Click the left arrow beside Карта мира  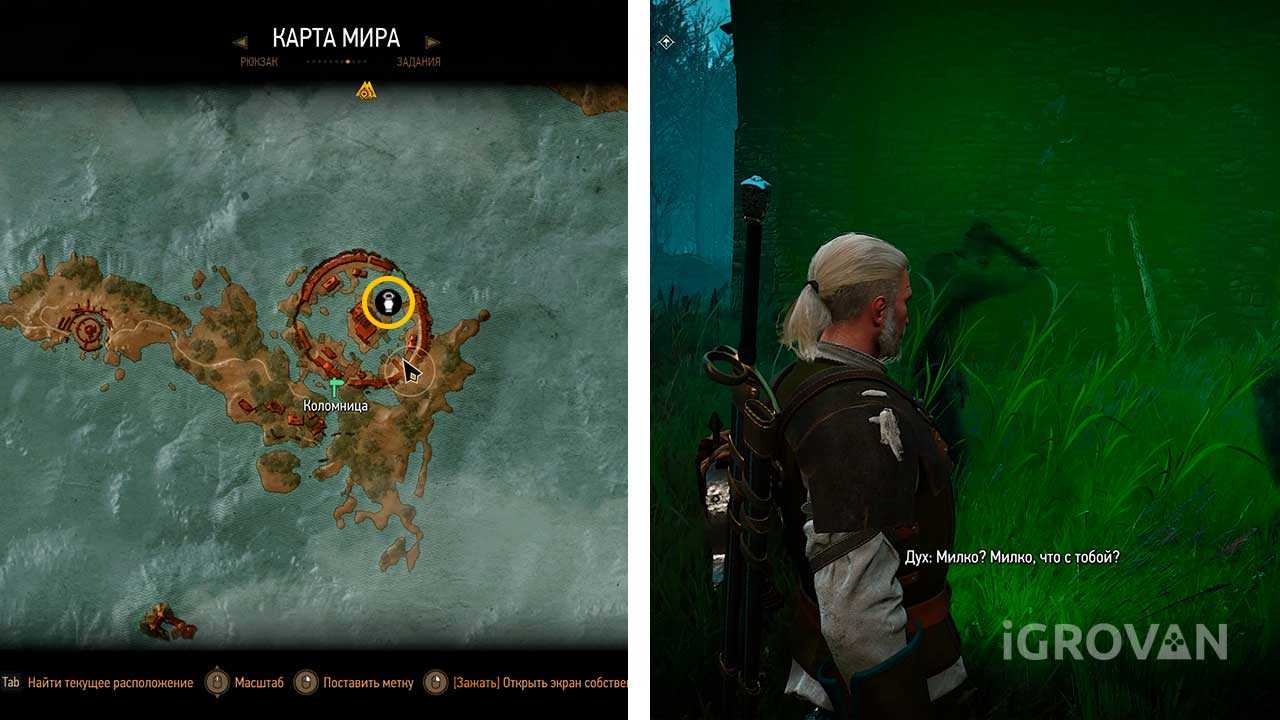[240, 42]
